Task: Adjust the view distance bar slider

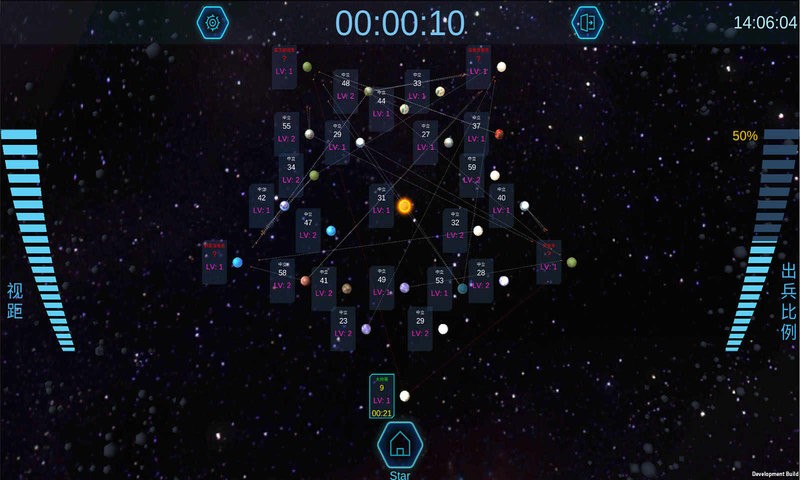Action: 40,240
